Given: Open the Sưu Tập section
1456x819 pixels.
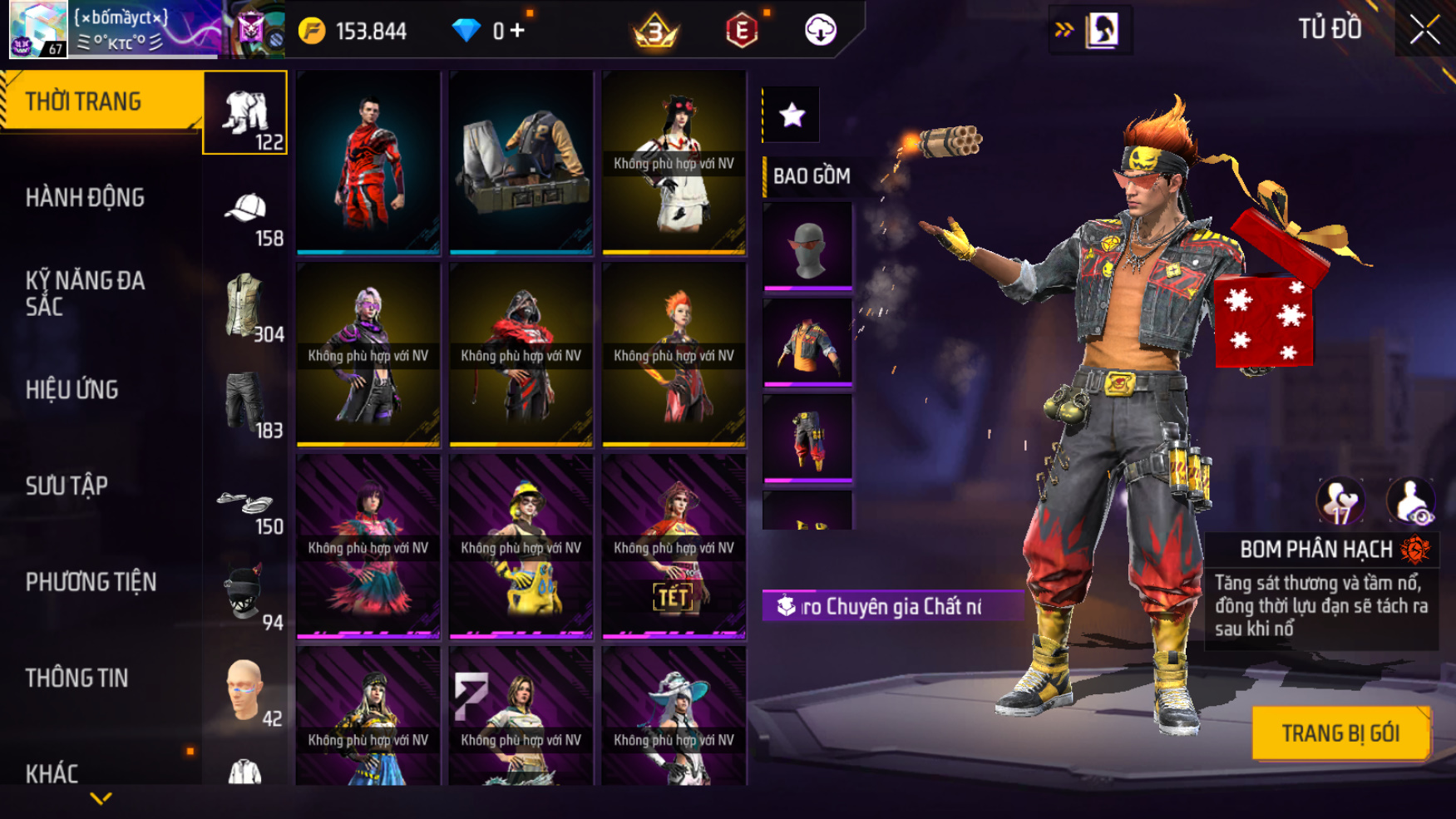Looking at the screenshot, I should click(x=67, y=486).
